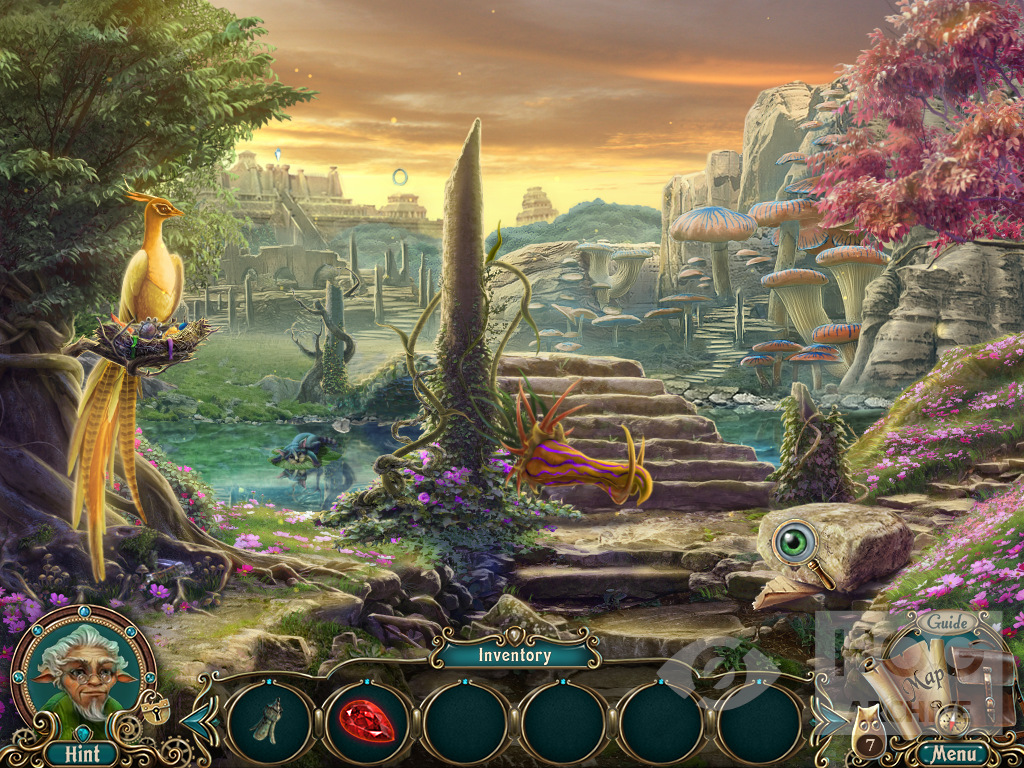
Task: Toggle the Inventory panel label
Action: point(514,656)
